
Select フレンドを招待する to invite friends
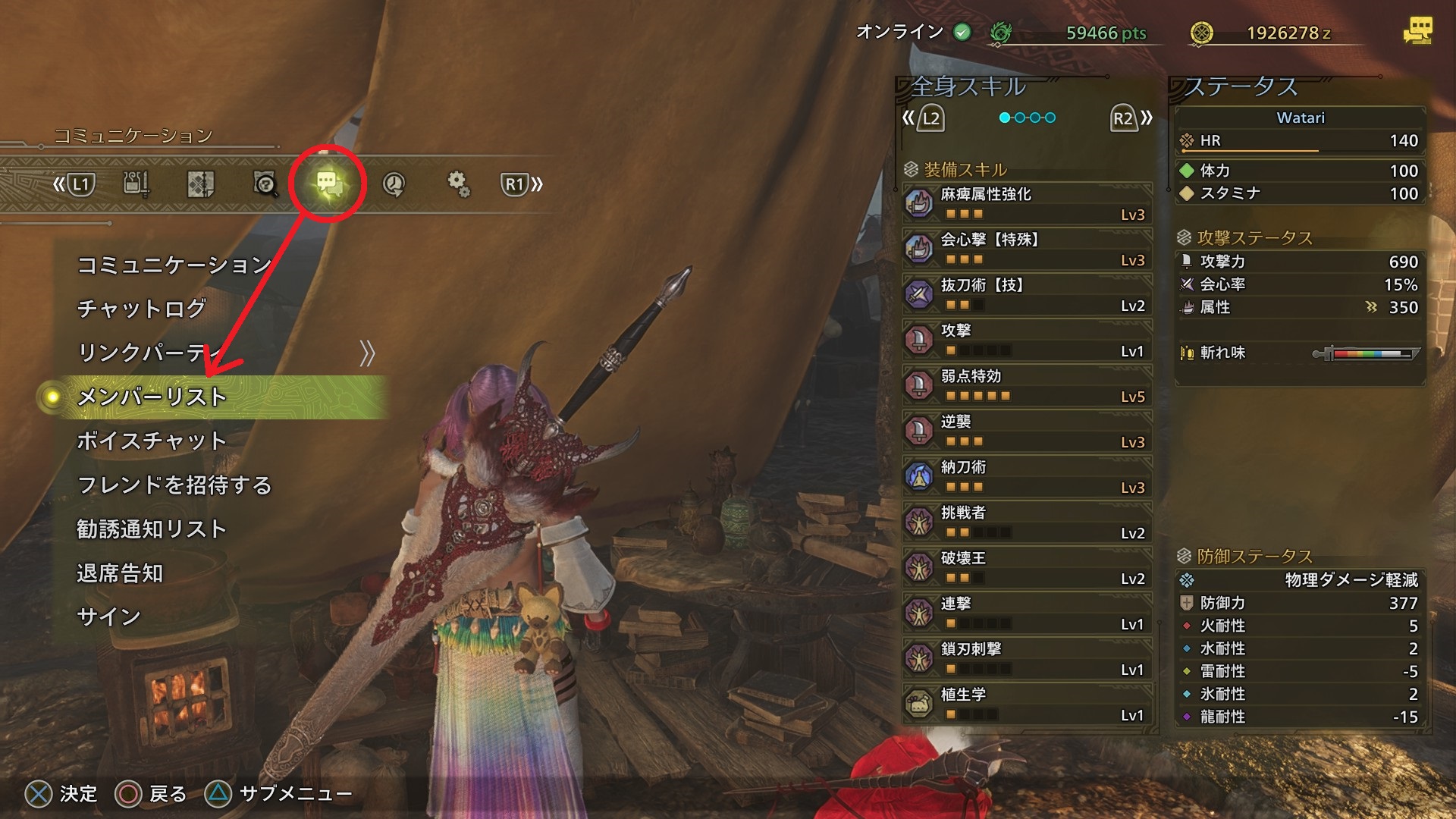[174, 485]
